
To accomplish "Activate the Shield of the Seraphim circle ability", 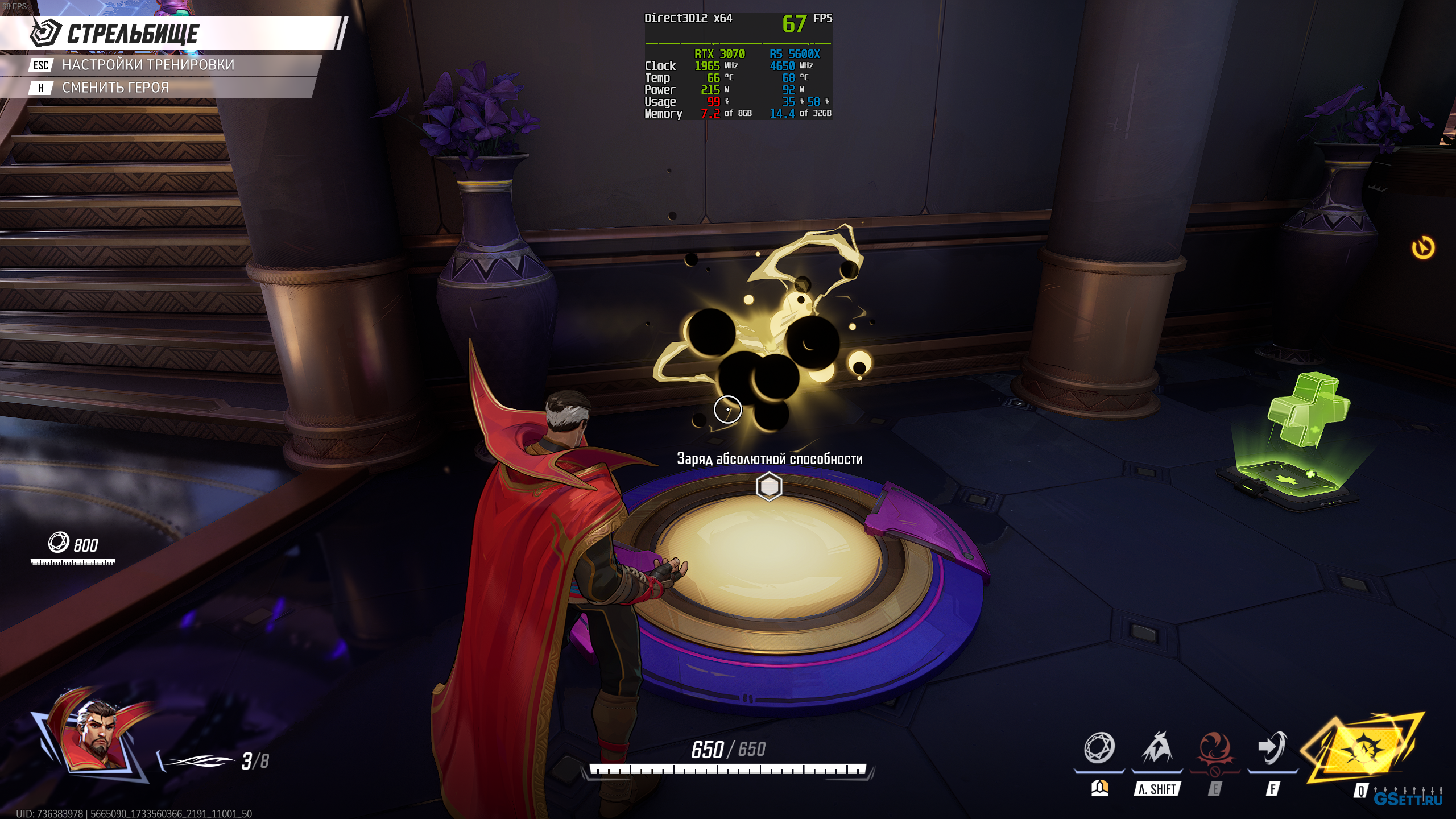I will click(1099, 748).
